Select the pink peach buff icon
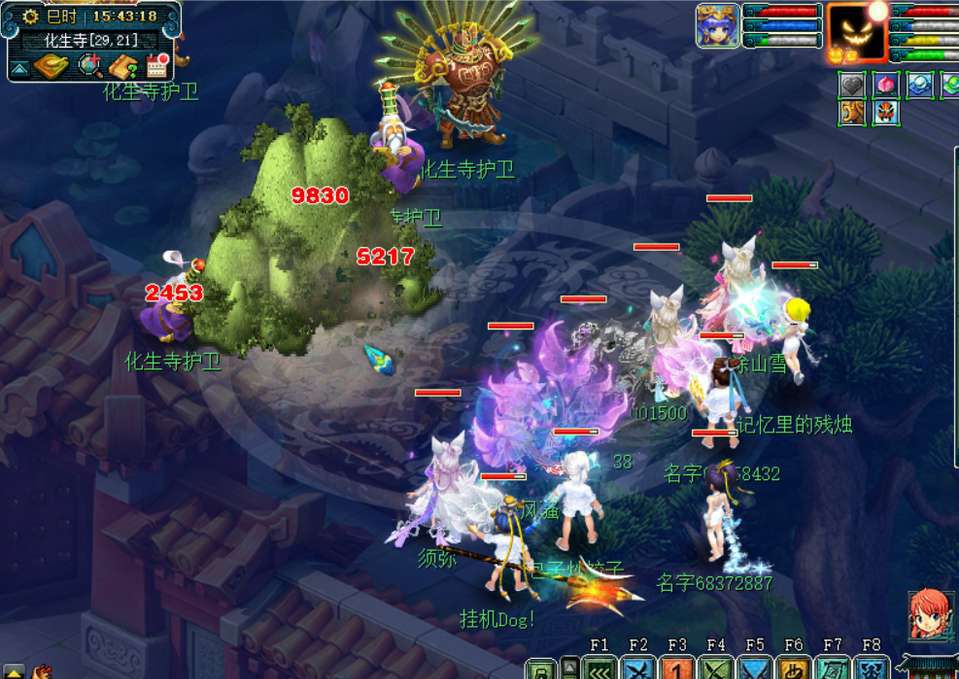Image resolution: width=959 pixels, height=679 pixels. (885, 85)
